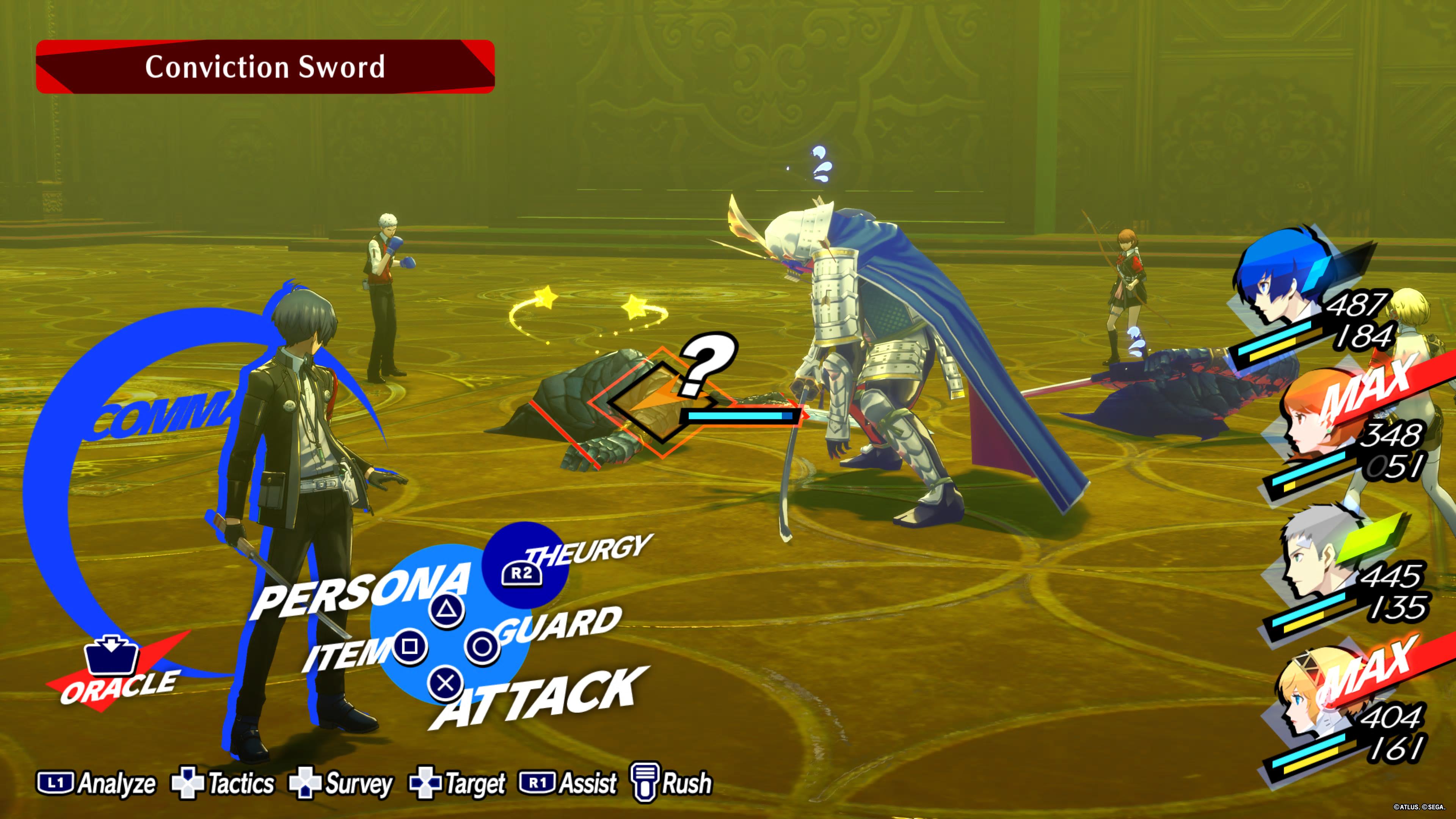Select the GUARD command
1456x819 pixels.
pyautogui.click(x=560, y=626)
